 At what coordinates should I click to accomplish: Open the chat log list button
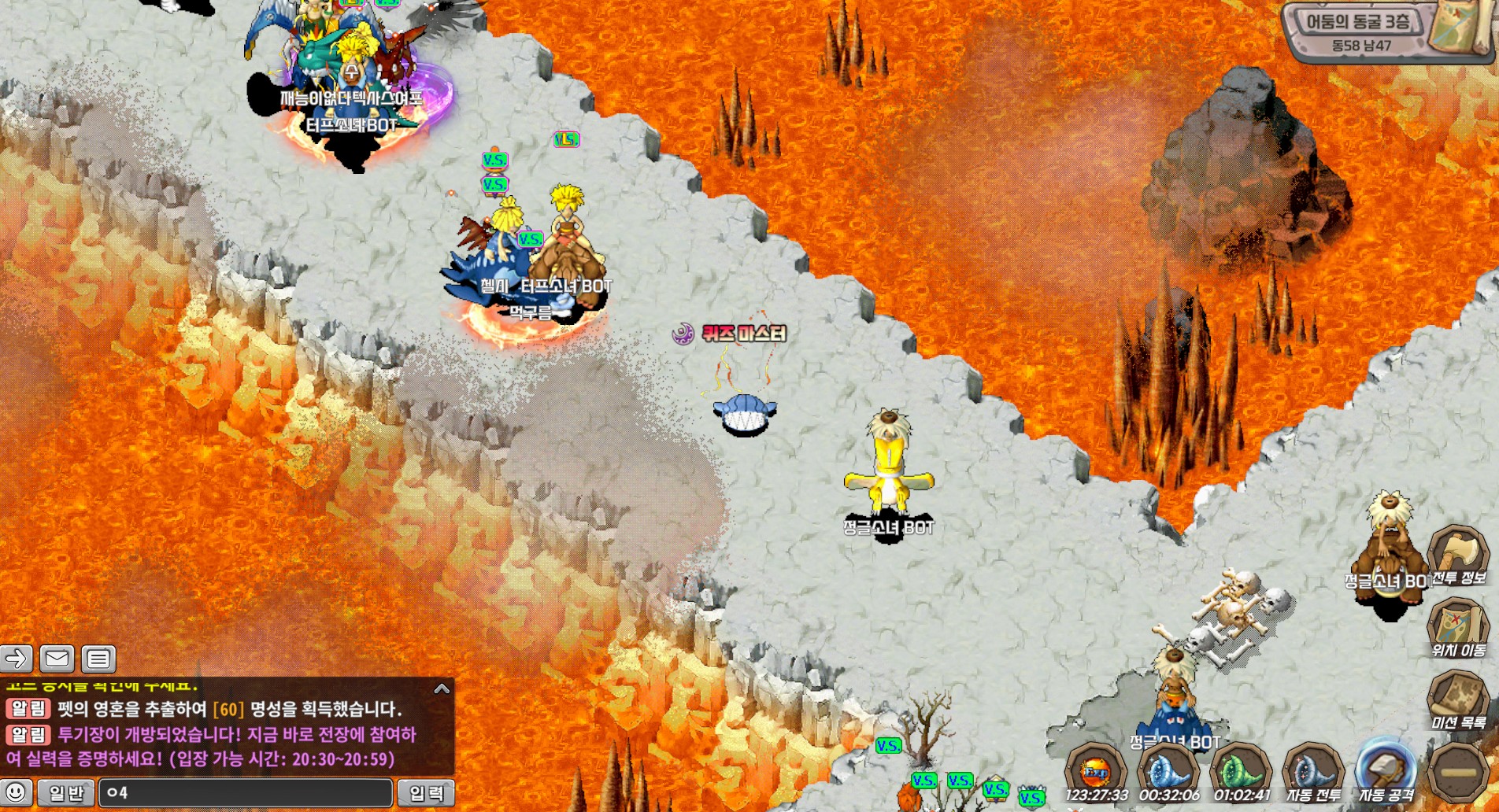coord(98,658)
